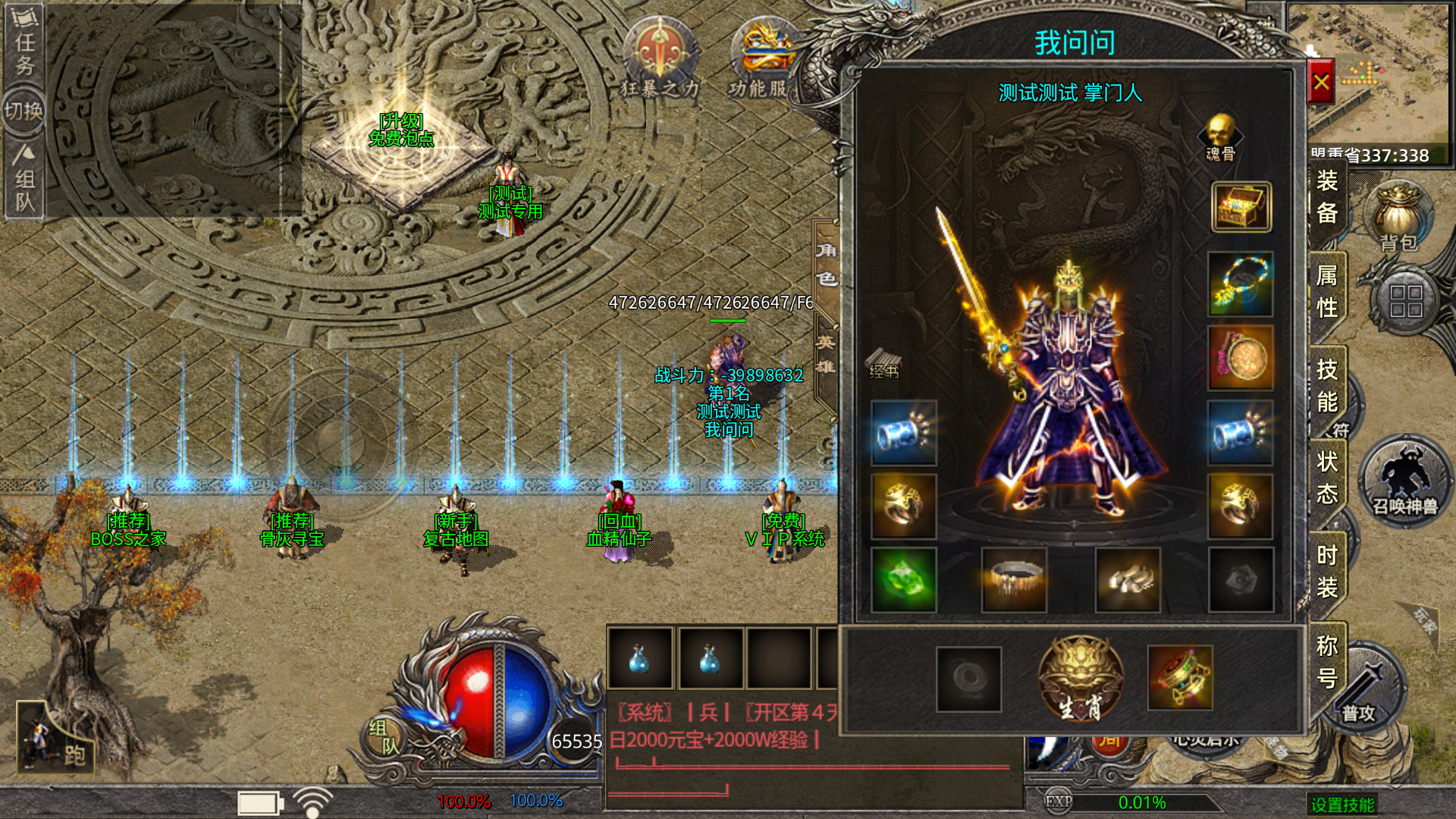The height and width of the screenshot is (819, 1456).
Task: Close the character equipment panel
Action: coord(1321,82)
